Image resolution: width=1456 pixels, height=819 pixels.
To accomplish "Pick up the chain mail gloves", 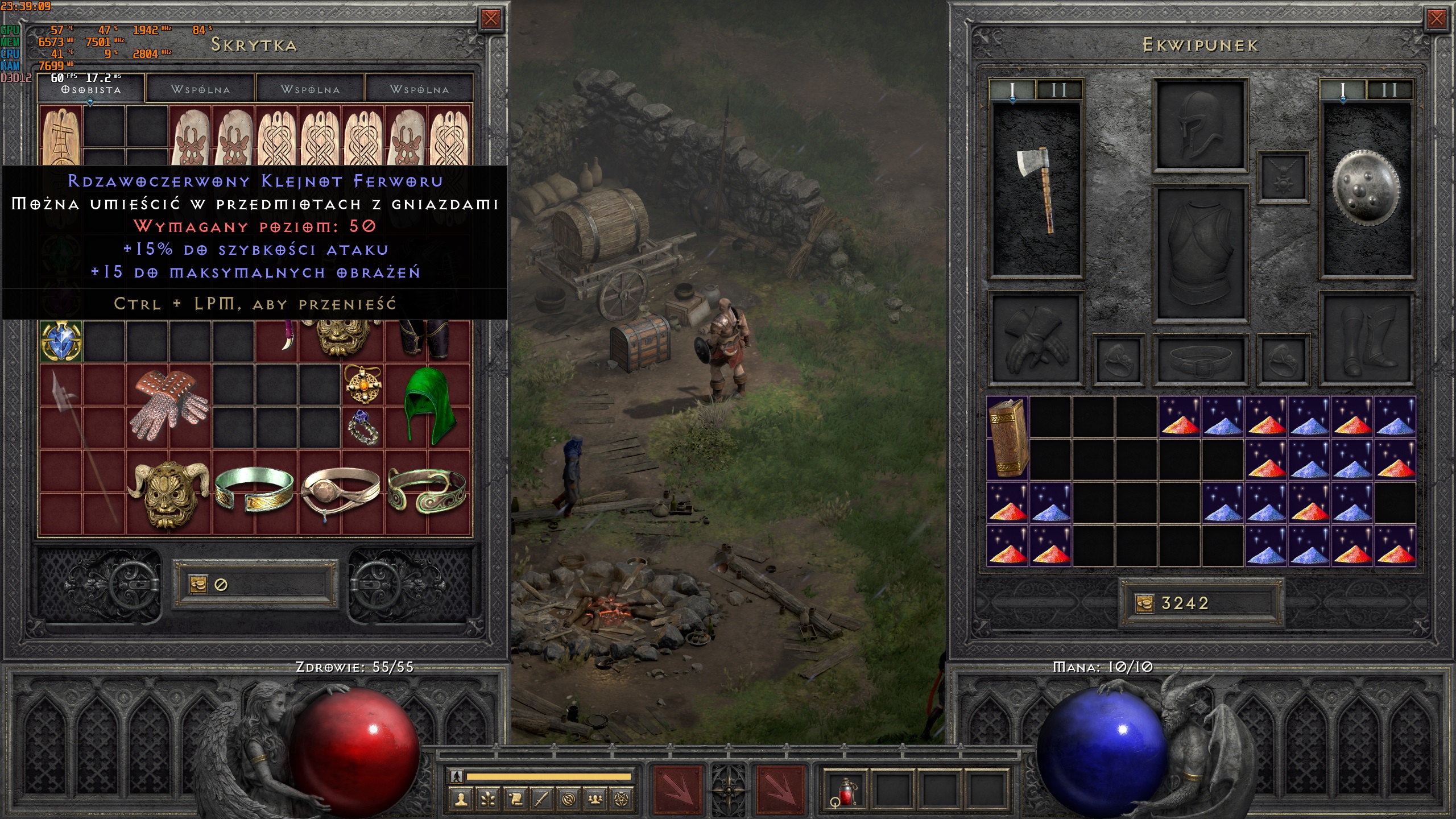I will click(x=169, y=406).
